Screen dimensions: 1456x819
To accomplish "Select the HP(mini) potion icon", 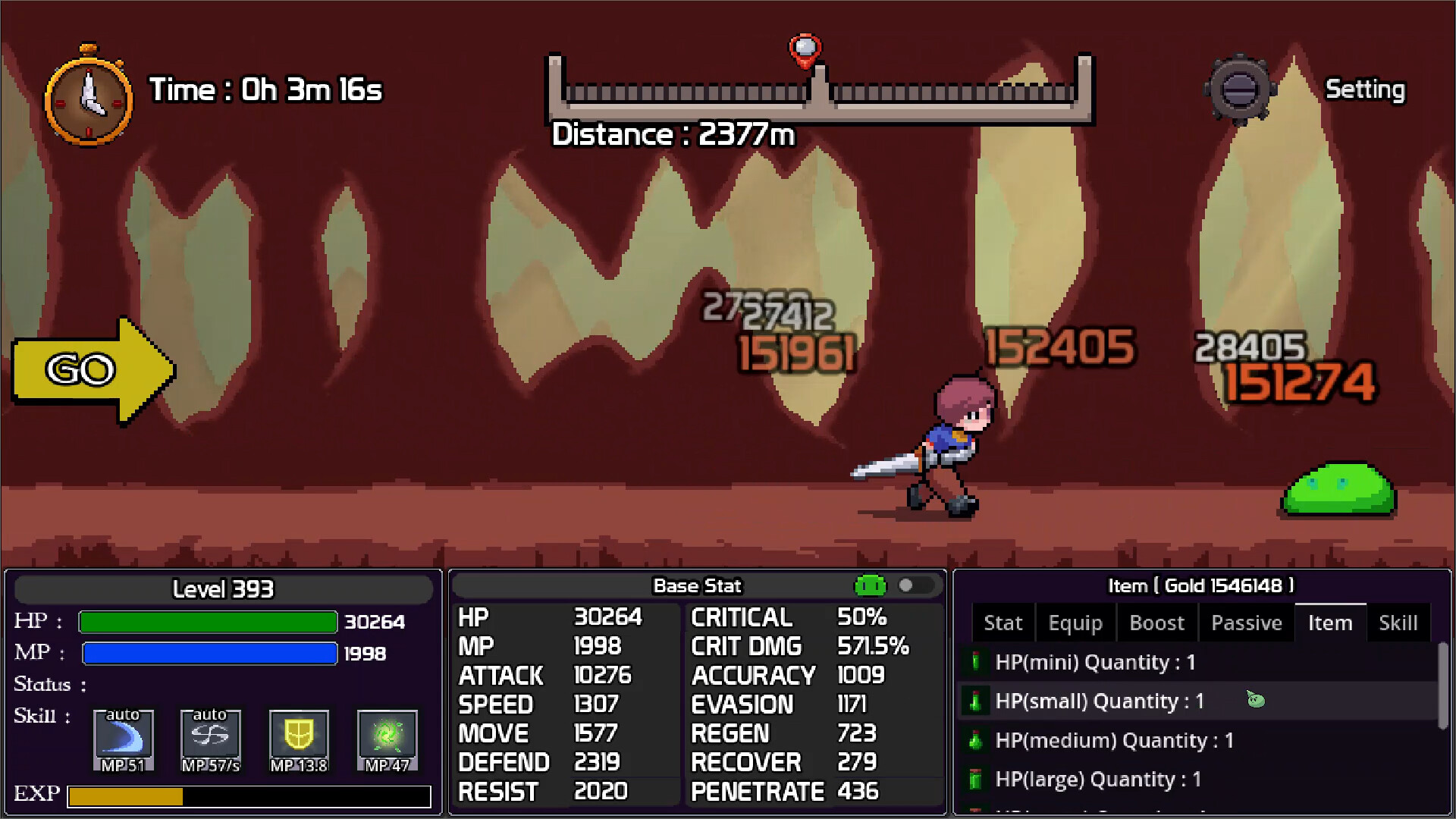I will tap(976, 662).
